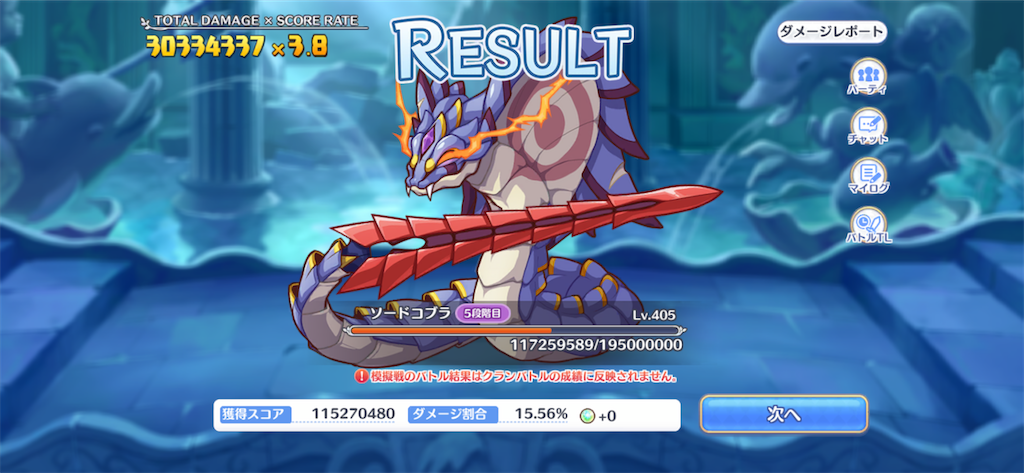Continue with the 次へ button
The image size is (1024, 473).
tap(783, 414)
